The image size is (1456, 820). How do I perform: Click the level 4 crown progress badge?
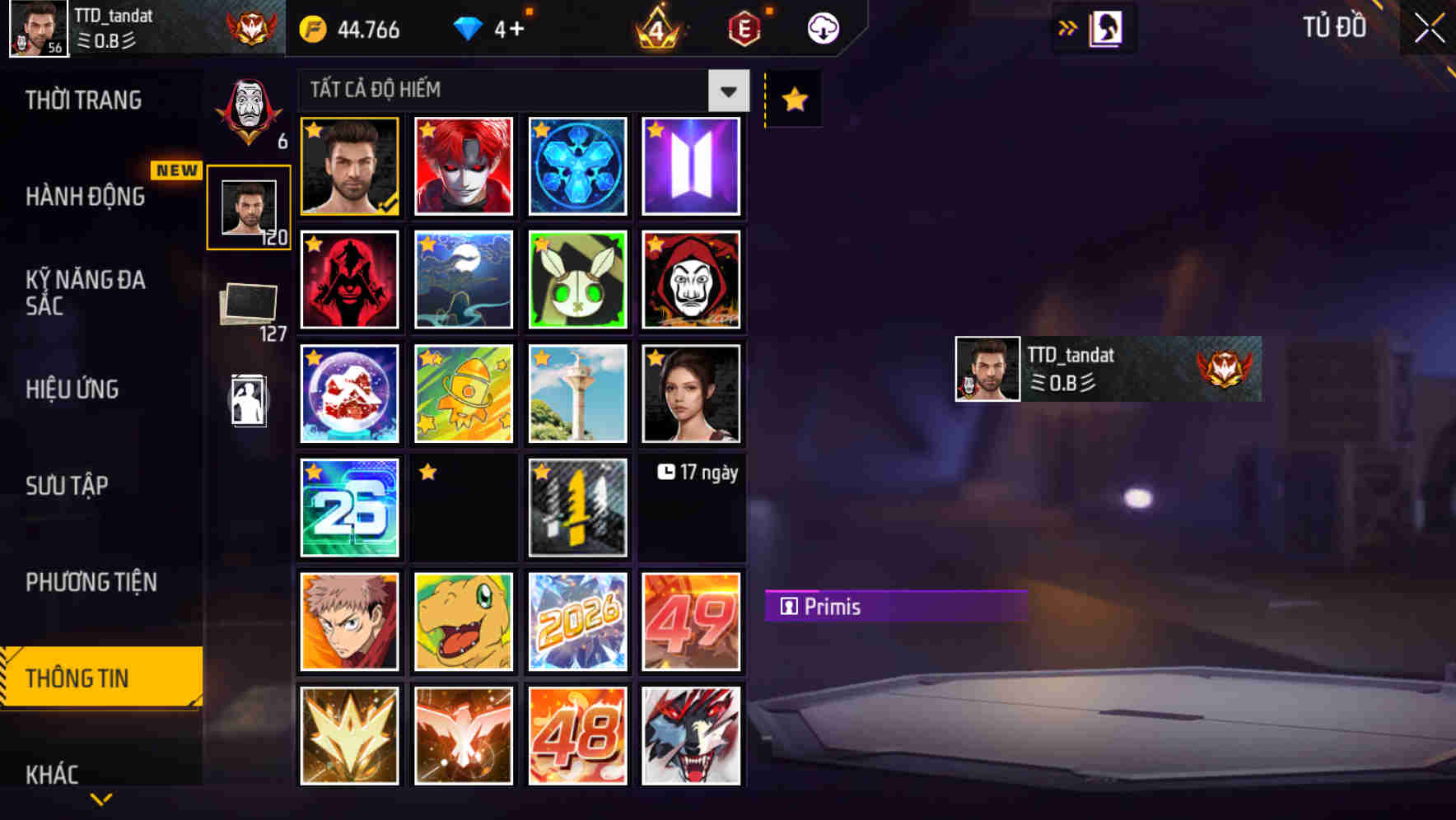tap(656, 27)
